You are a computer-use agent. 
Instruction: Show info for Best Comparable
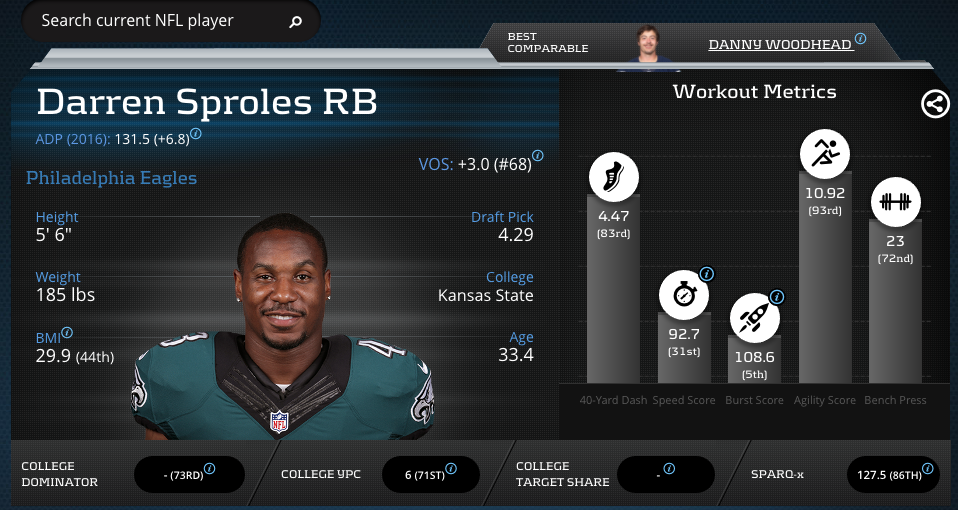[861, 39]
